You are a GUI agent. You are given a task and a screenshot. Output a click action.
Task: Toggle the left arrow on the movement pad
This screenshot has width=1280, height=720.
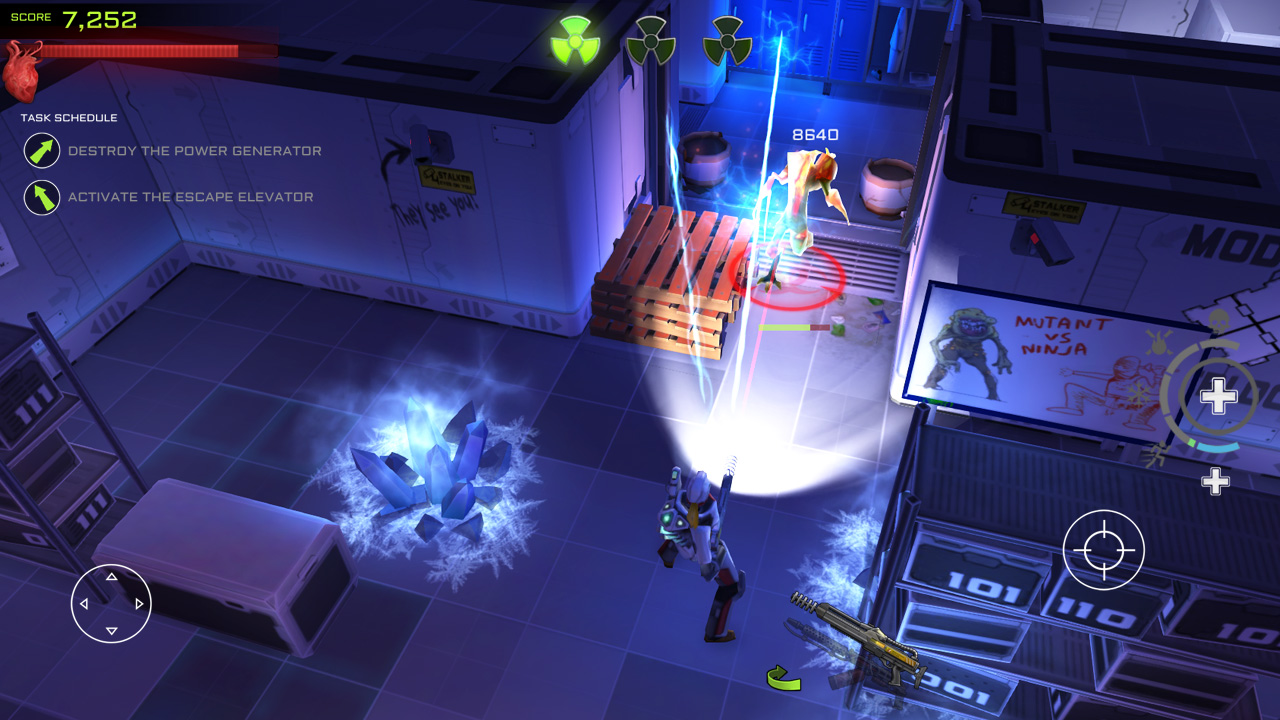[x=84, y=603]
